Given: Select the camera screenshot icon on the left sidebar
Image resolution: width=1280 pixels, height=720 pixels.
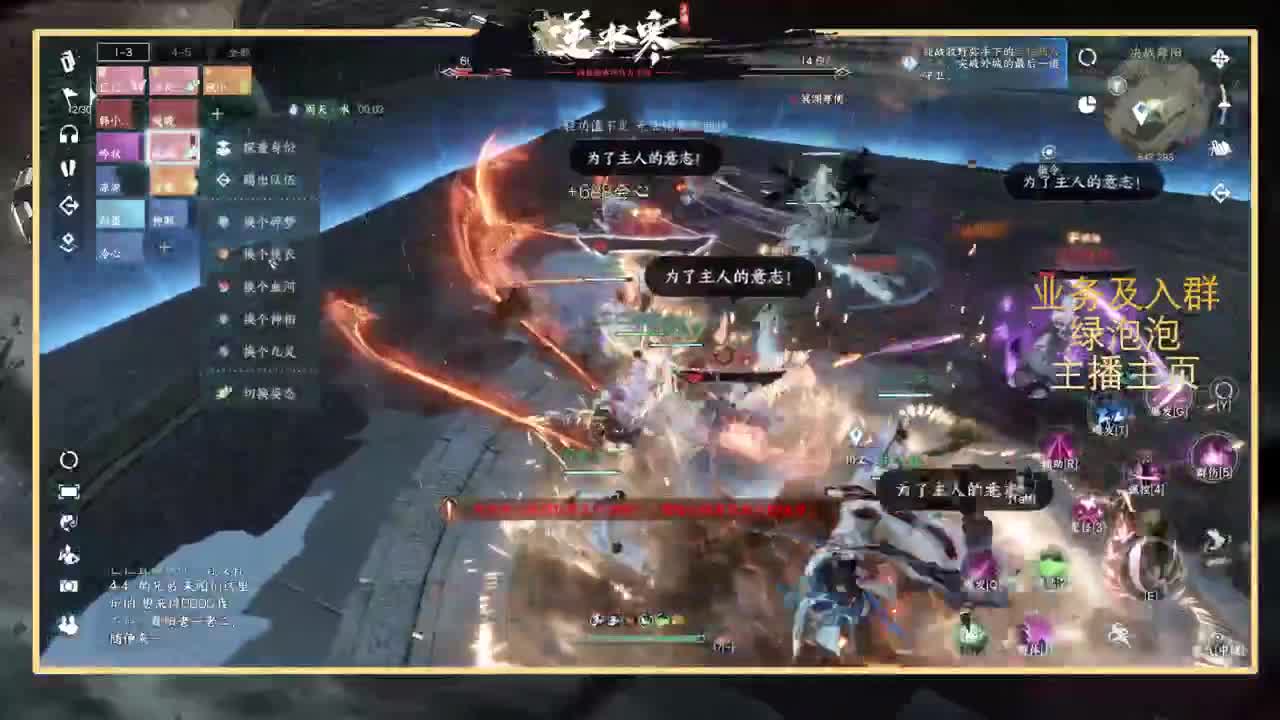Looking at the screenshot, I should click(x=68, y=586).
